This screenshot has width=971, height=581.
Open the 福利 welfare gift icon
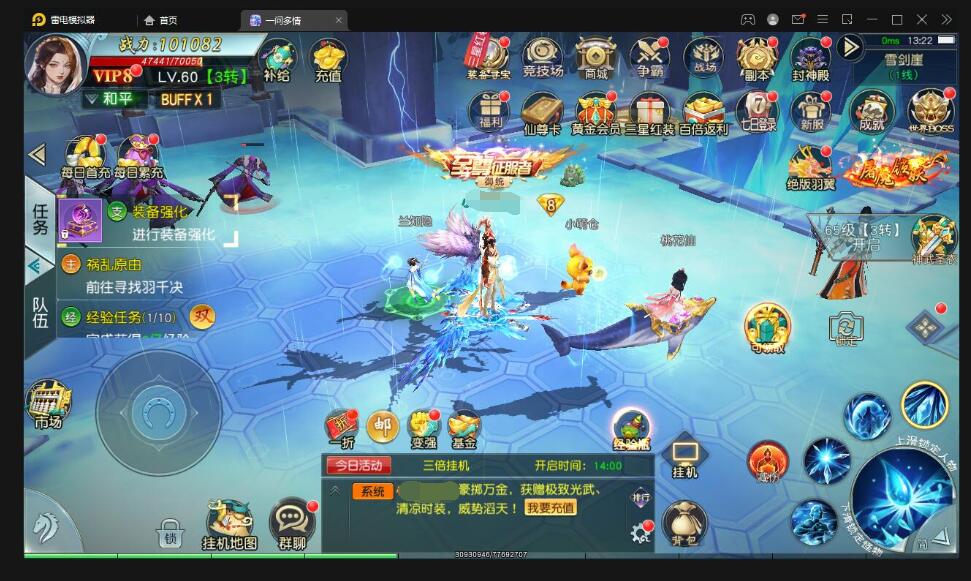(x=490, y=111)
